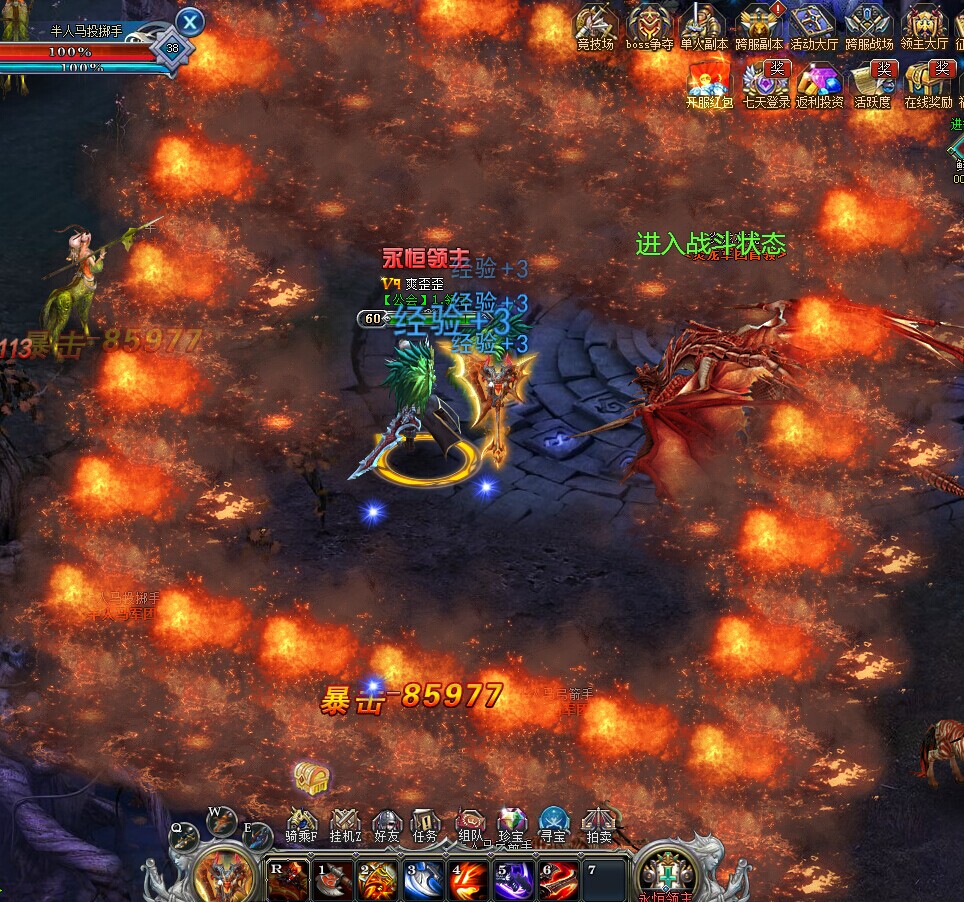964x902 pixels.
Task: Open the 好友 friends list
Action: click(x=387, y=825)
